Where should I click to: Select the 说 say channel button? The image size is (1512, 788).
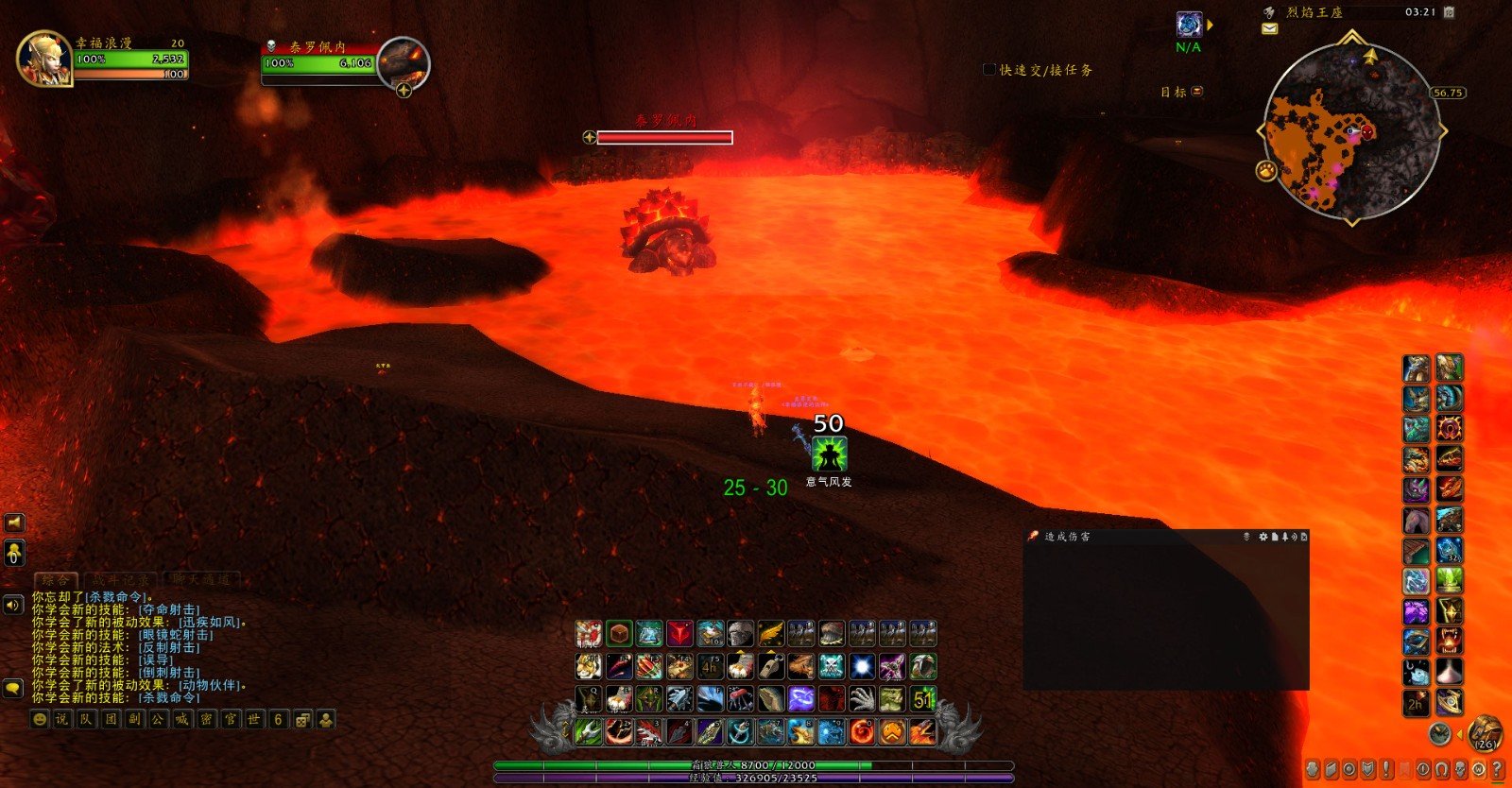[61, 720]
